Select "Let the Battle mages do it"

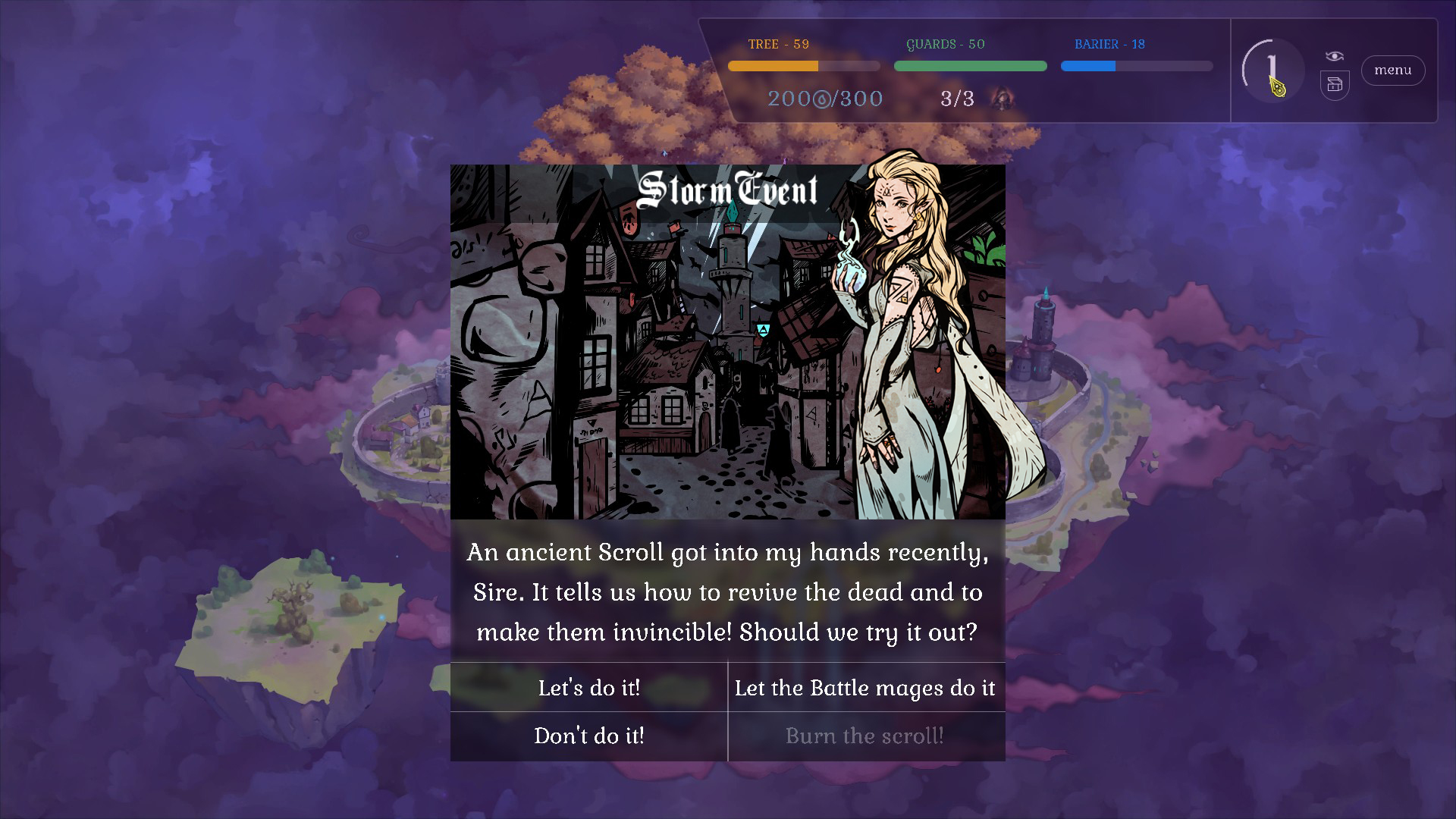[865, 688]
